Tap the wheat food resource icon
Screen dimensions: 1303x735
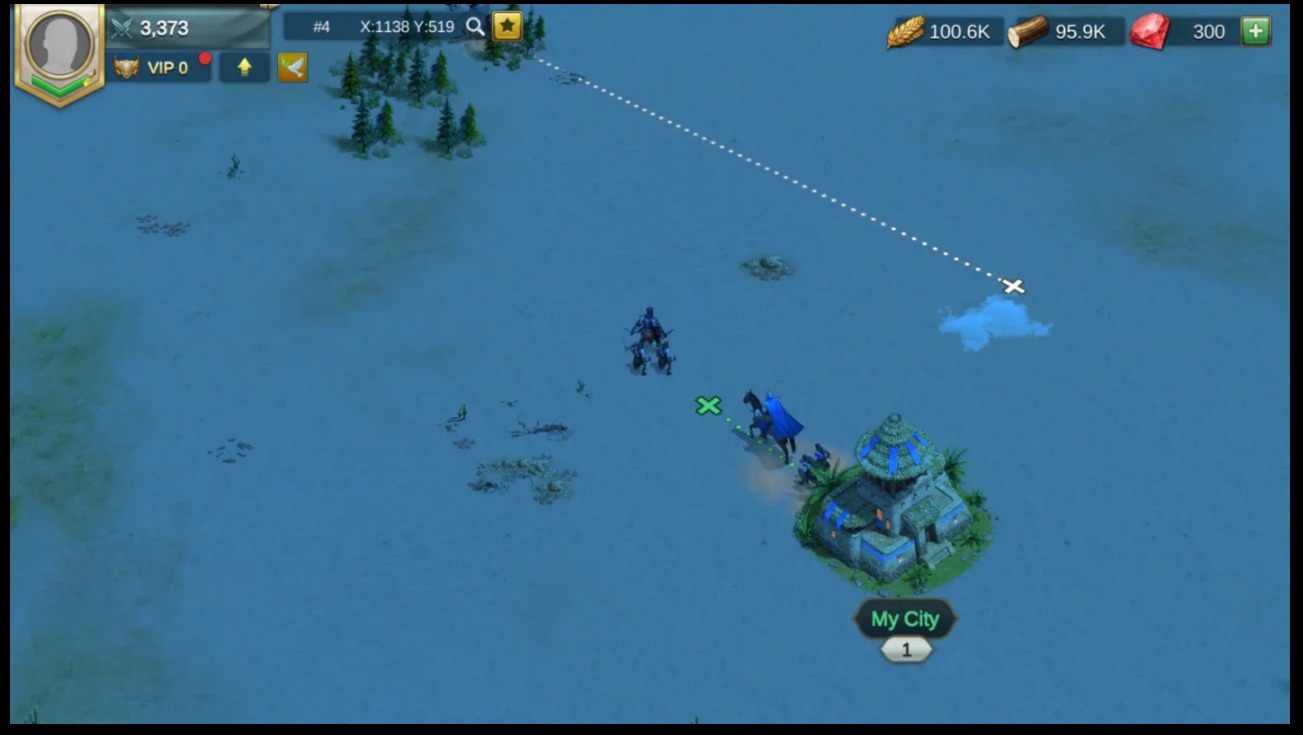pyautogui.click(x=905, y=32)
